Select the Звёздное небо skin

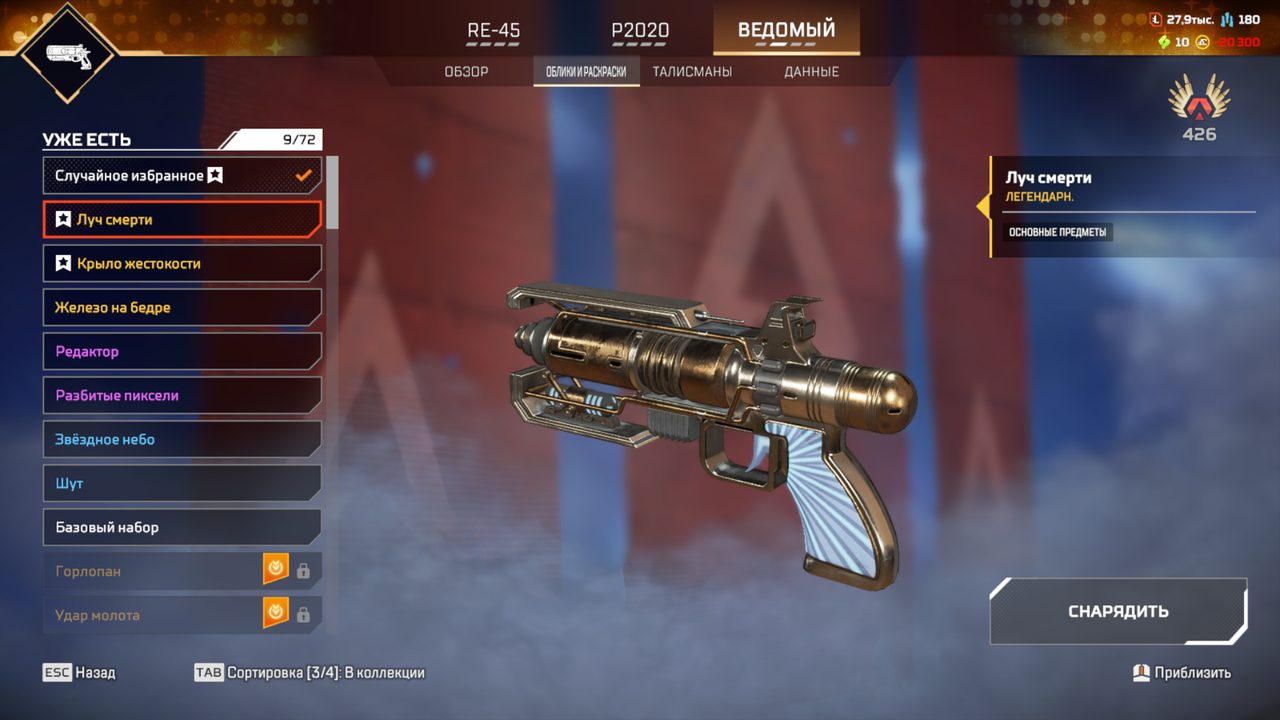click(182, 439)
